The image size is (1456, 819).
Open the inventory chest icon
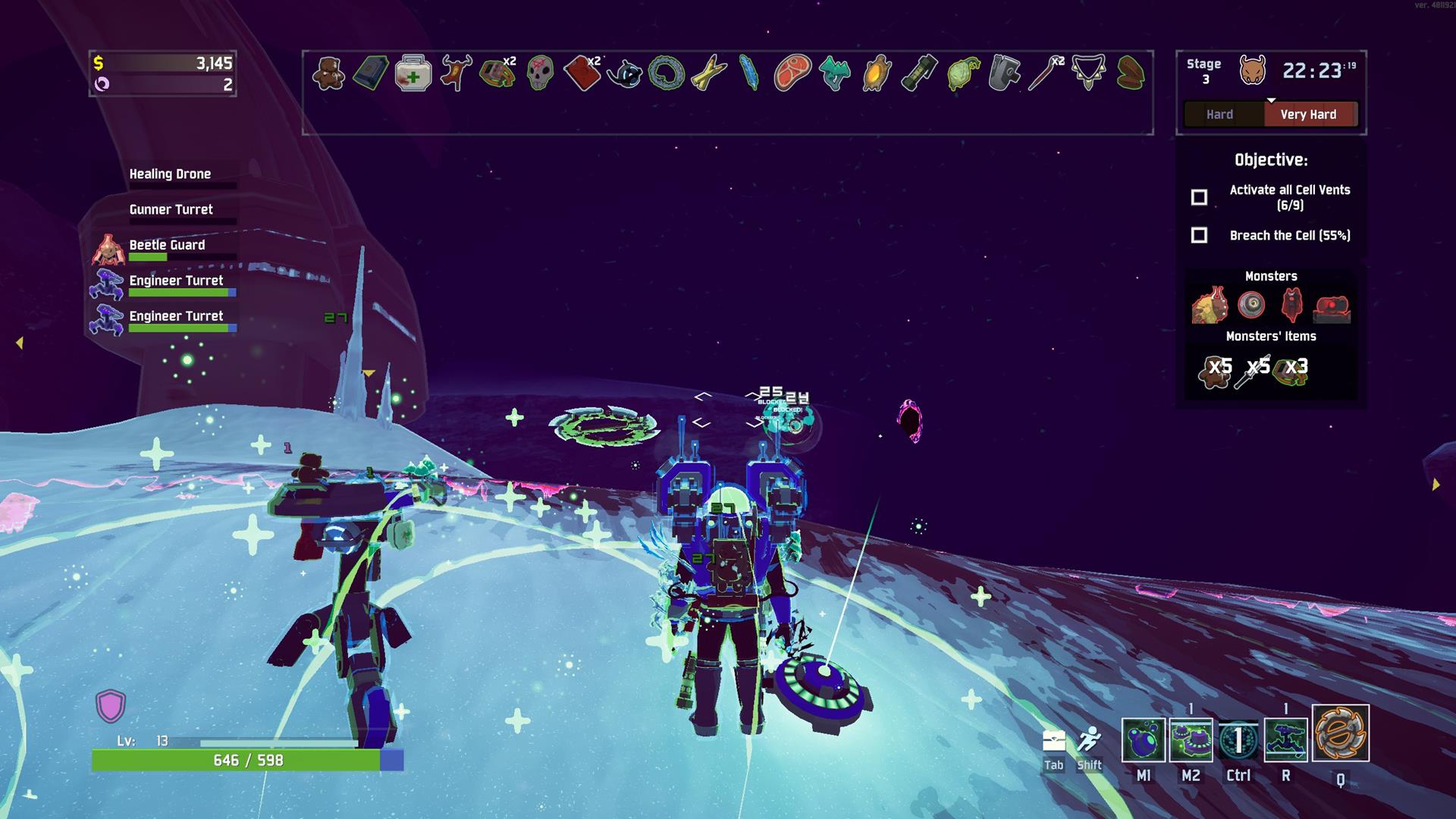click(1054, 741)
